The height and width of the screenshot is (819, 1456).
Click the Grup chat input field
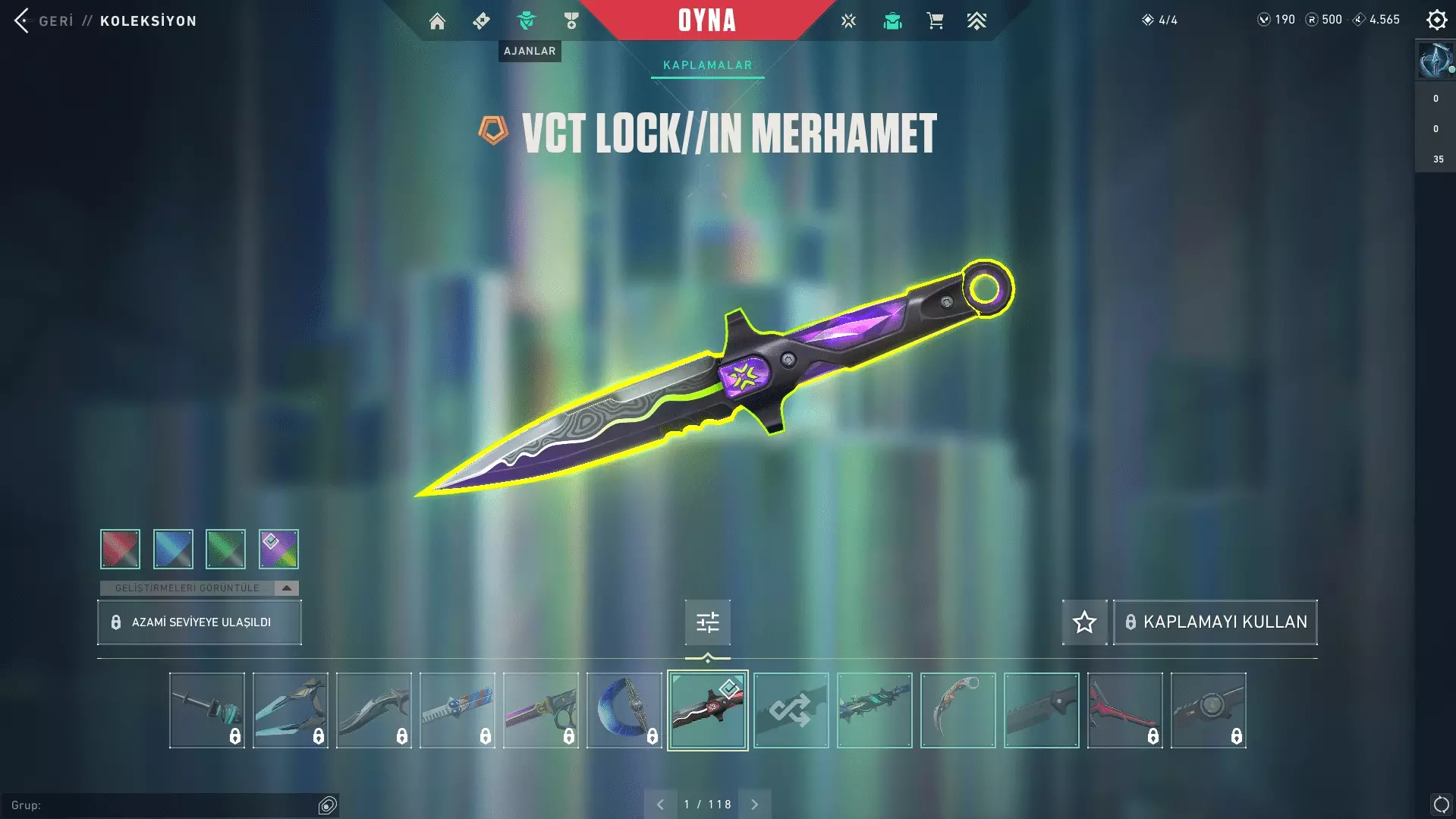[163, 805]
